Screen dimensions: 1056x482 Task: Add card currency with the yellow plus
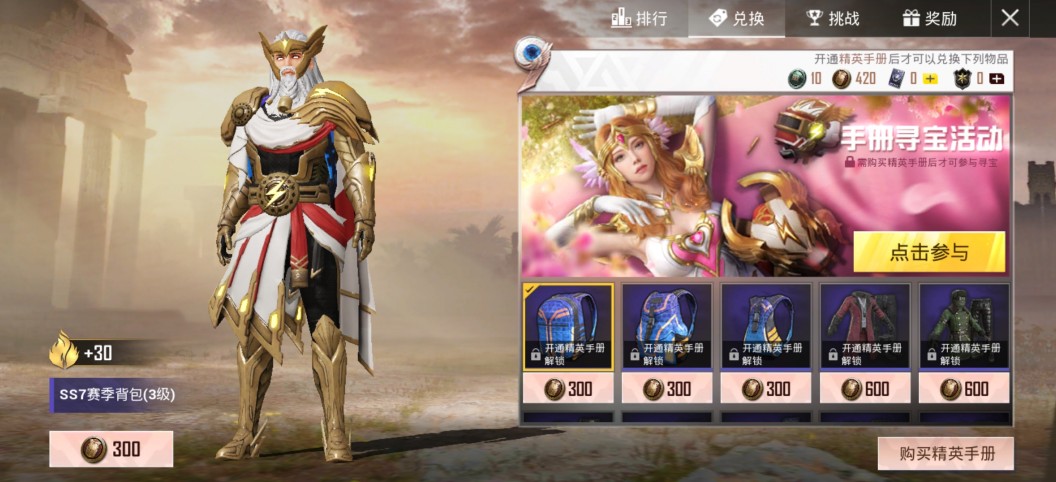(930, 79)
